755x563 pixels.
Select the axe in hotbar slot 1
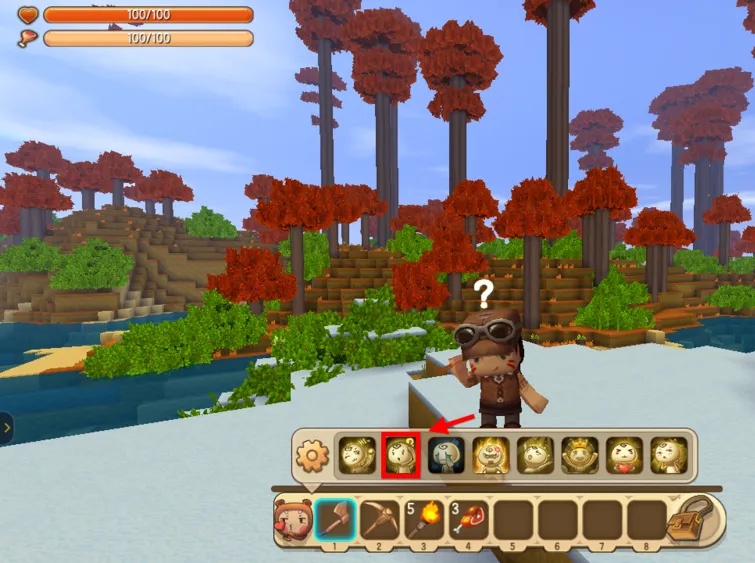(x=333, y=520)
